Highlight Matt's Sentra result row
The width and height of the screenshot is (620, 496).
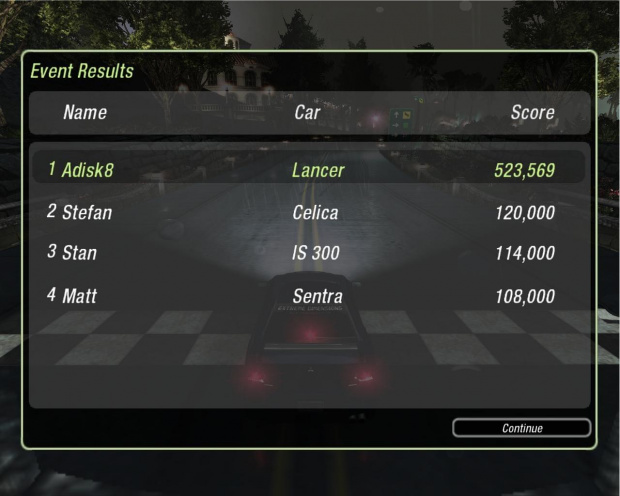point(309,296)
